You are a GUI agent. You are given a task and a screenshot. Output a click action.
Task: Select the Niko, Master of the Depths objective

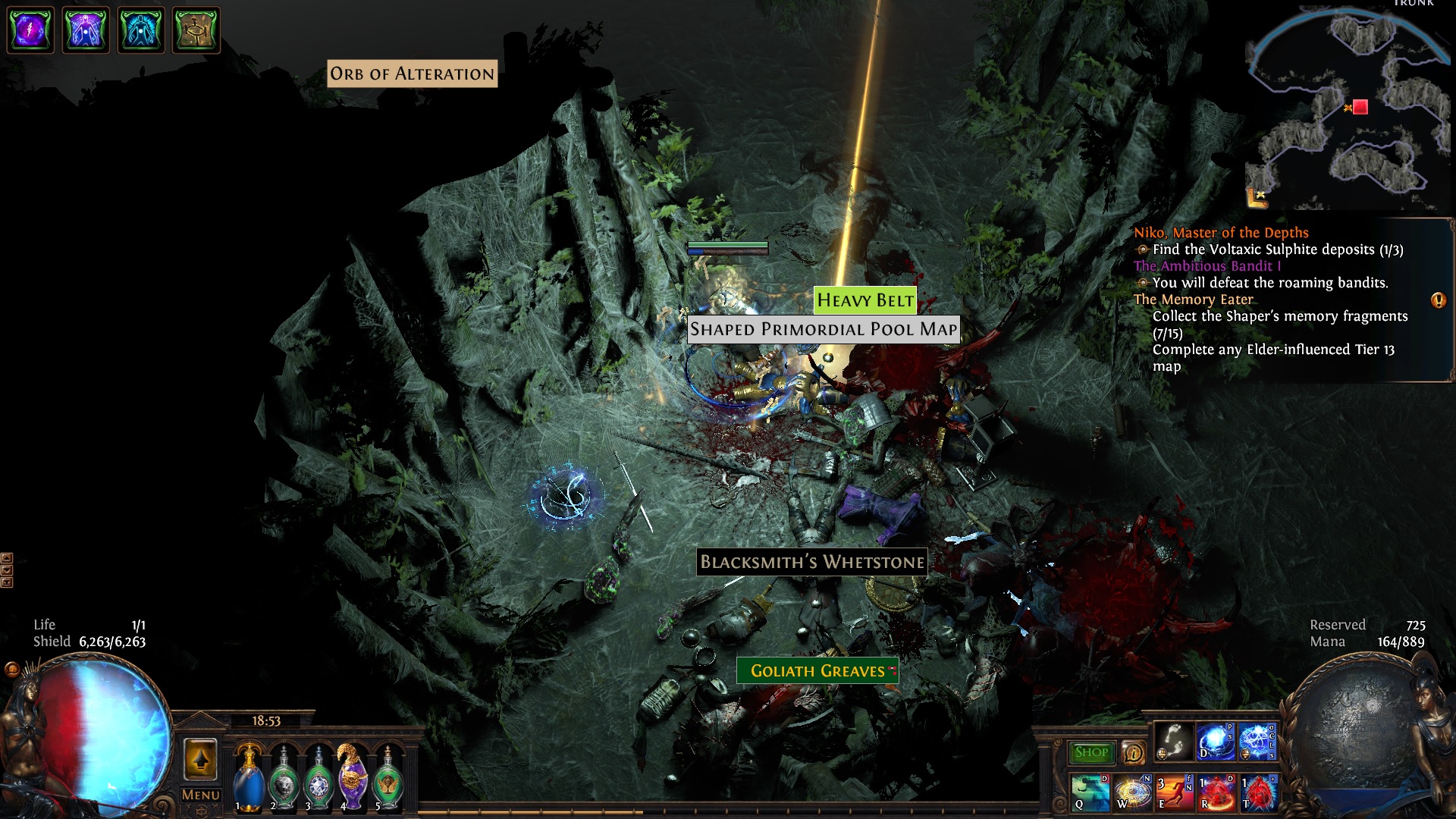pos(1221,233)
